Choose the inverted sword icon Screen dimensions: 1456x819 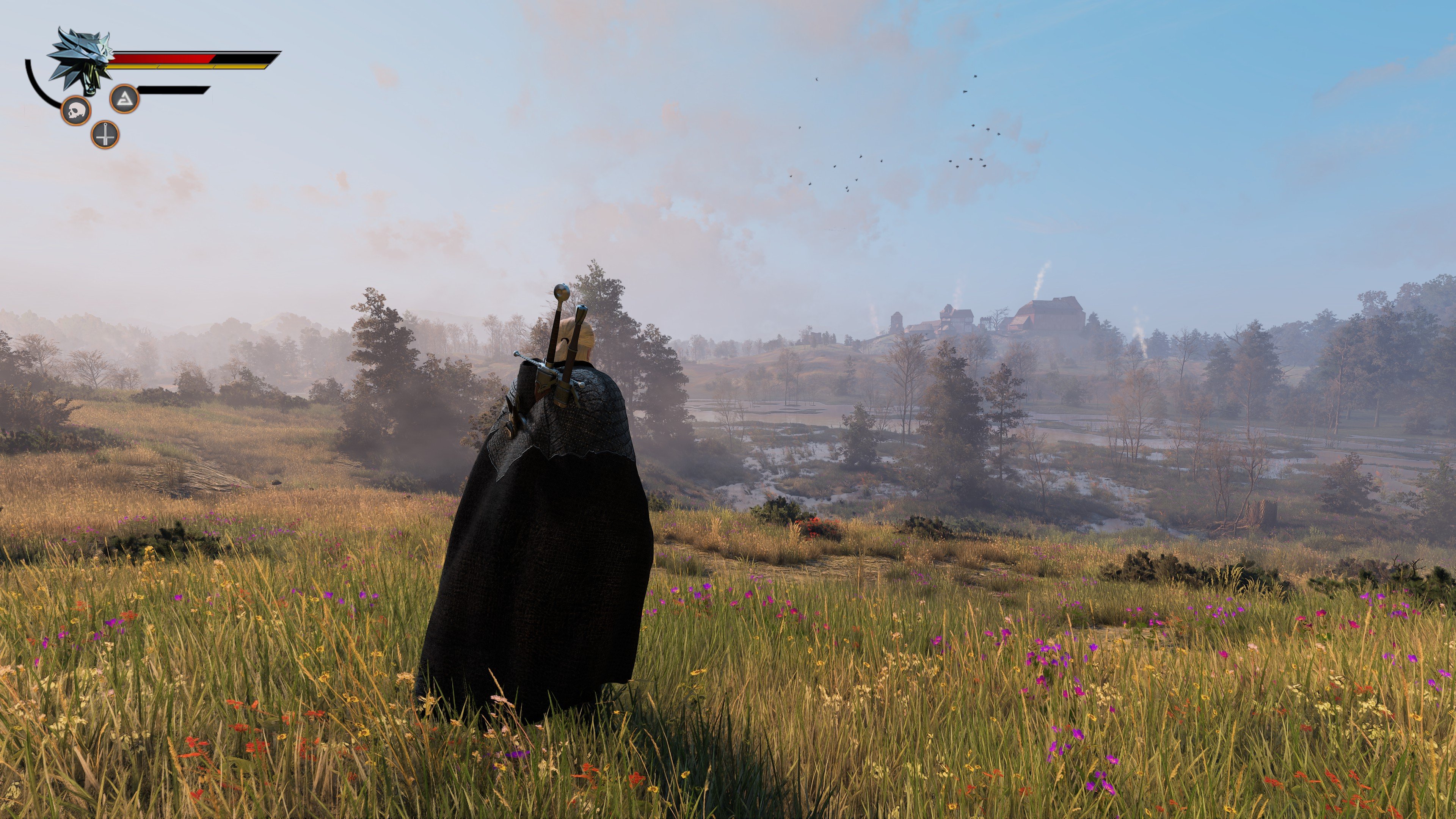click(x=105, y=135)
